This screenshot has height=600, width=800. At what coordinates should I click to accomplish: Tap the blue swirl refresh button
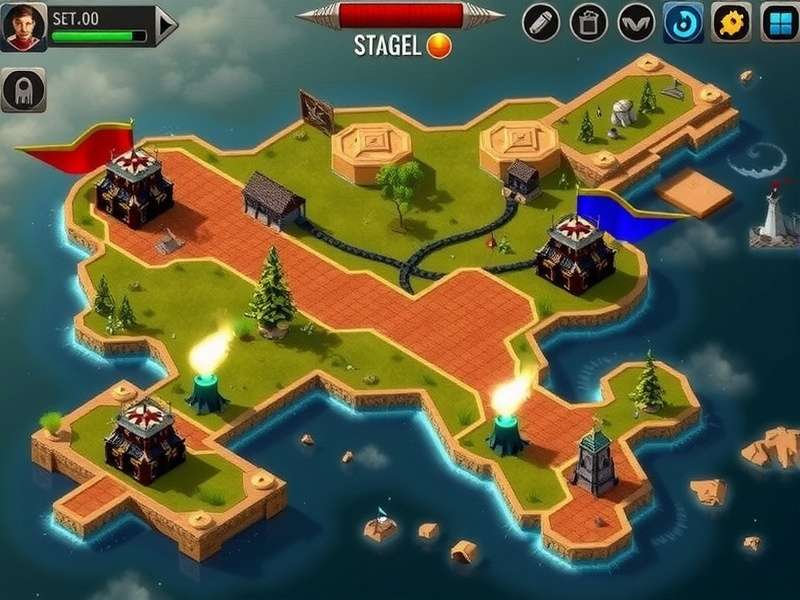683,22
